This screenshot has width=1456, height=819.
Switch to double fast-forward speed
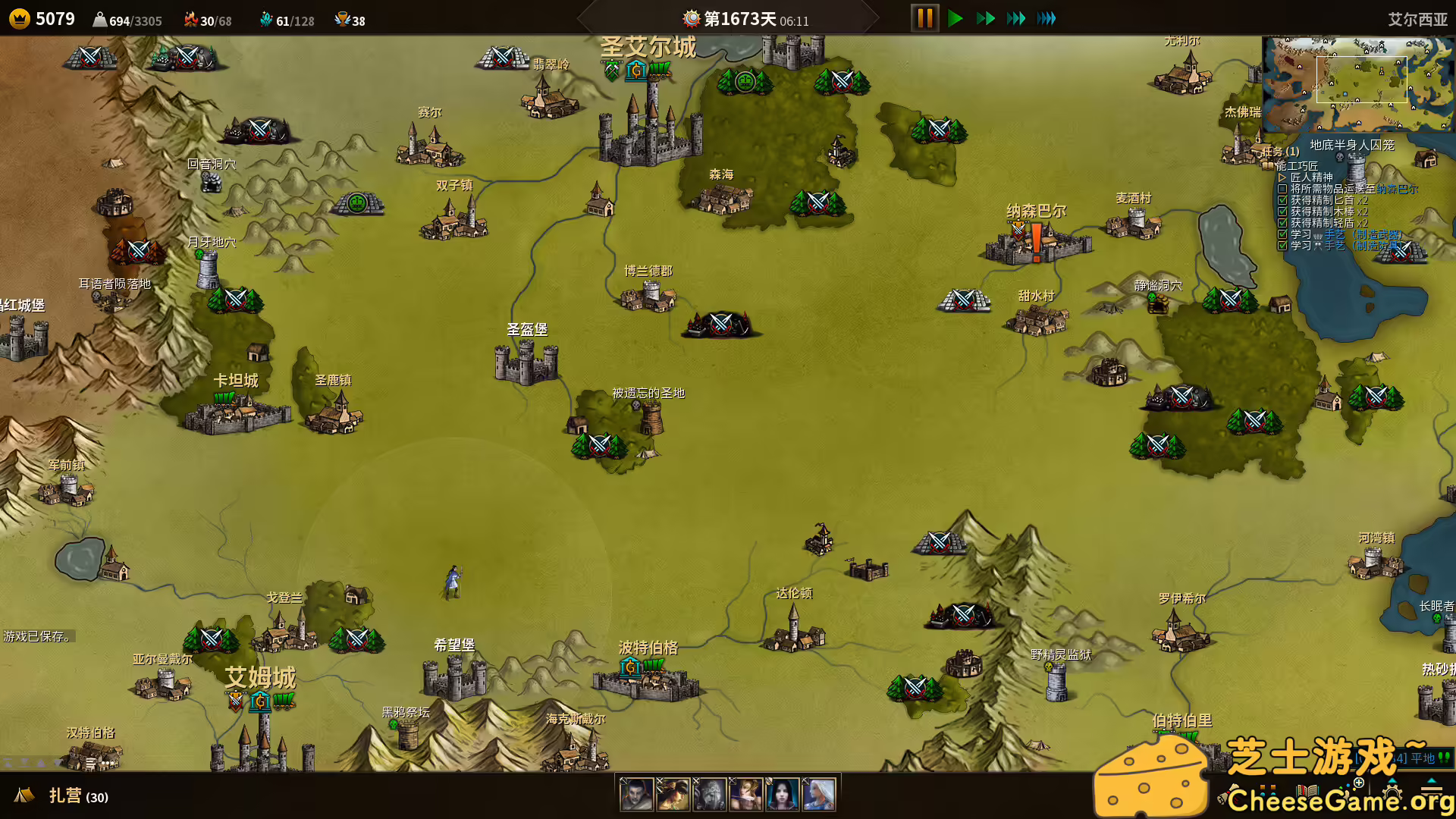(x=986, y=18)
